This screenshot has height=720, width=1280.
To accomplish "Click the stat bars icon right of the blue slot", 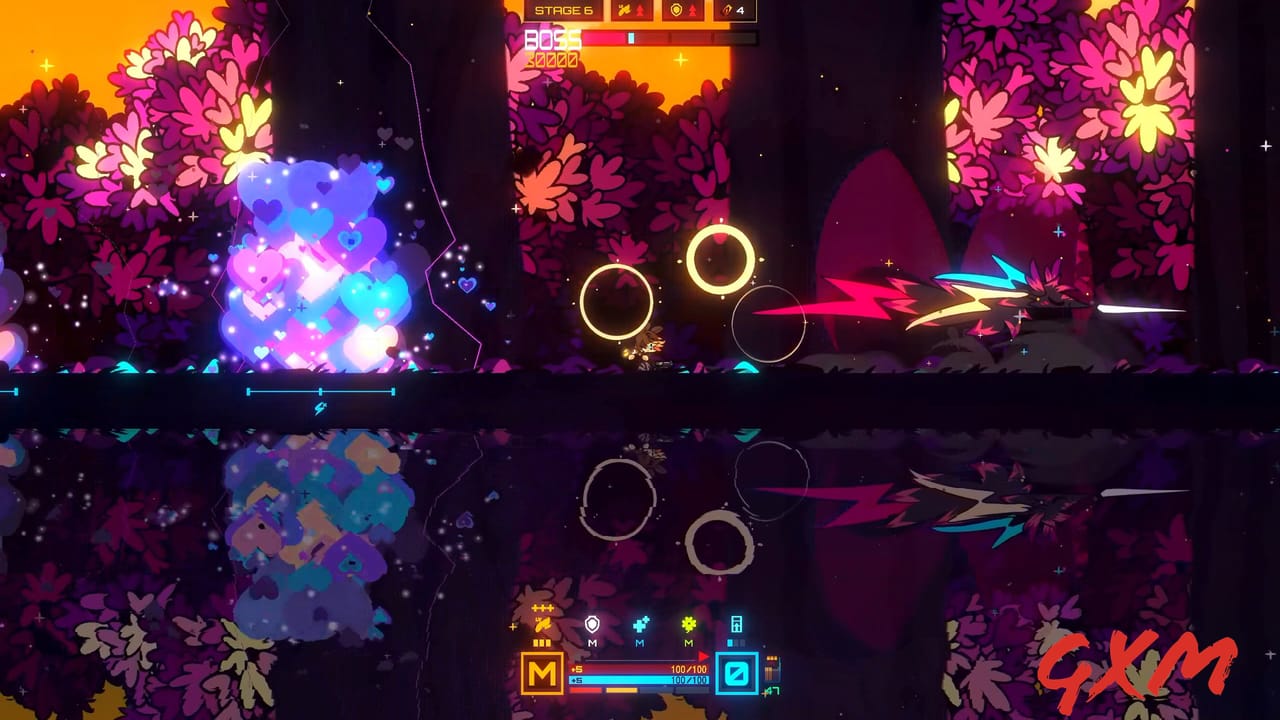I will tap(772, 672).
